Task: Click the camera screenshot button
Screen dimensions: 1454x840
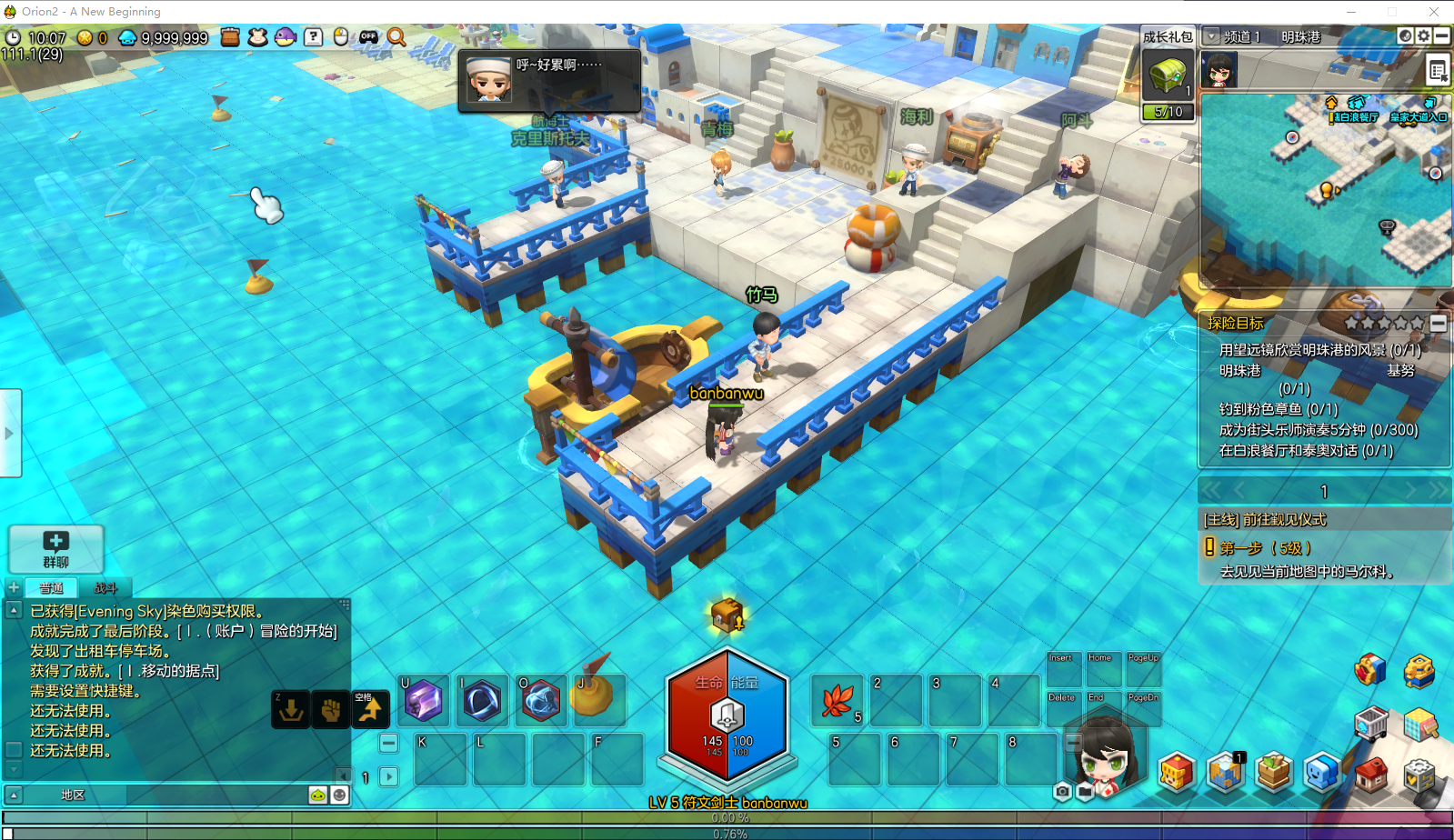Action: click(x=1062, y=792)
